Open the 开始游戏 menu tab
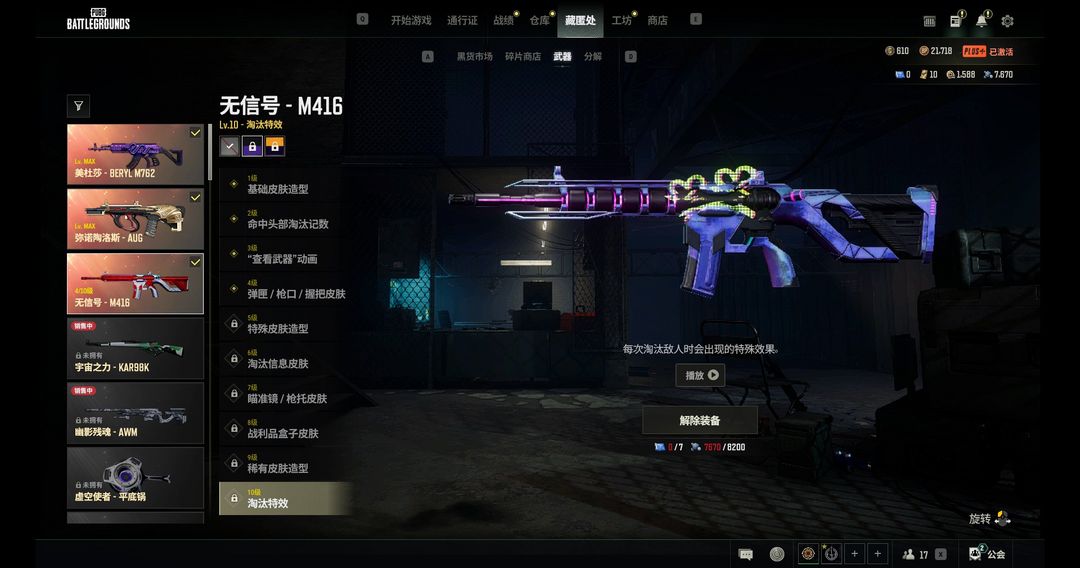Screen dimensions: 1080x568 point(410,20)
